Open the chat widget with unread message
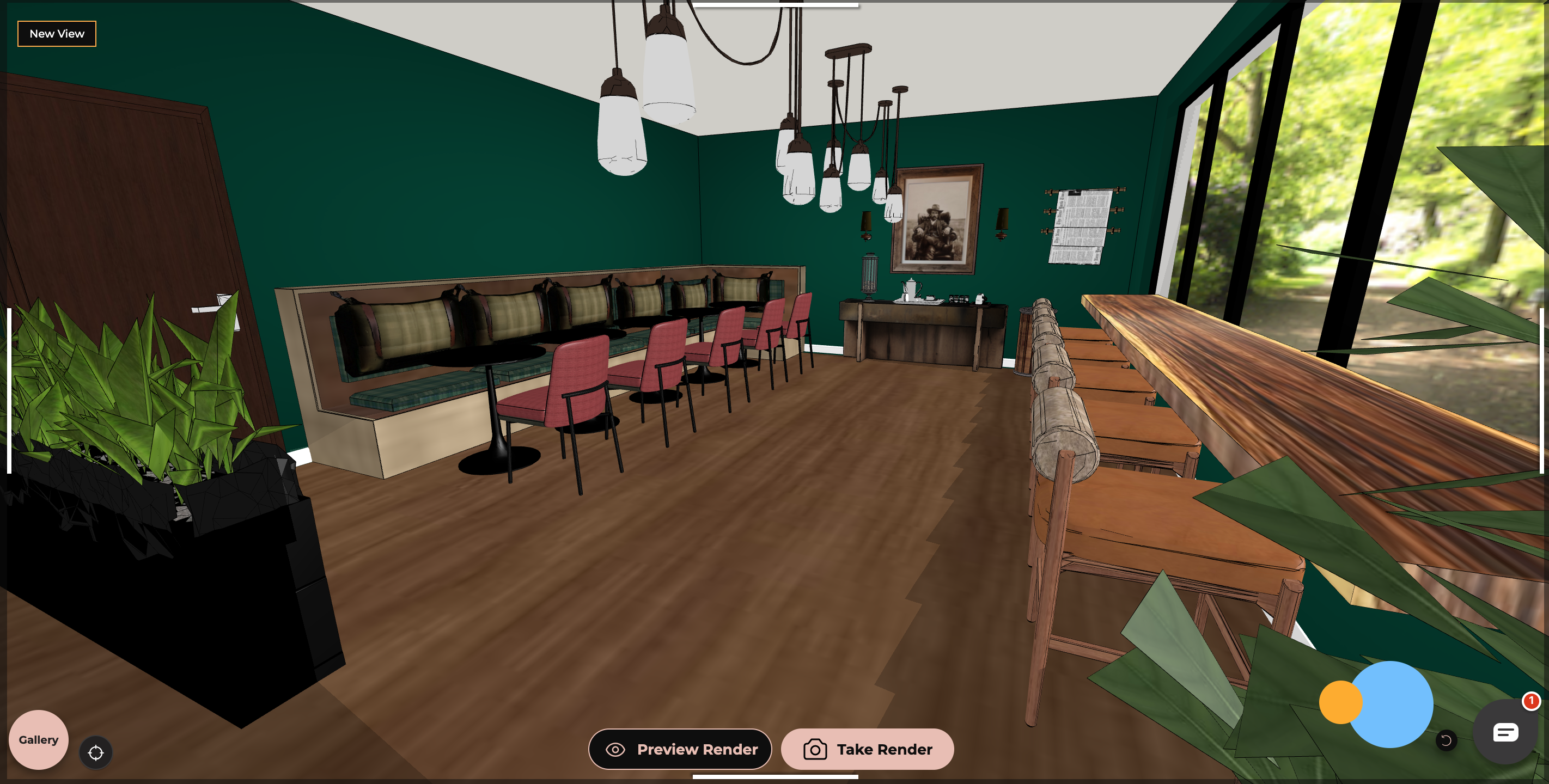1549x784 pixels. pyautogui.click(x=1505, y=732)
